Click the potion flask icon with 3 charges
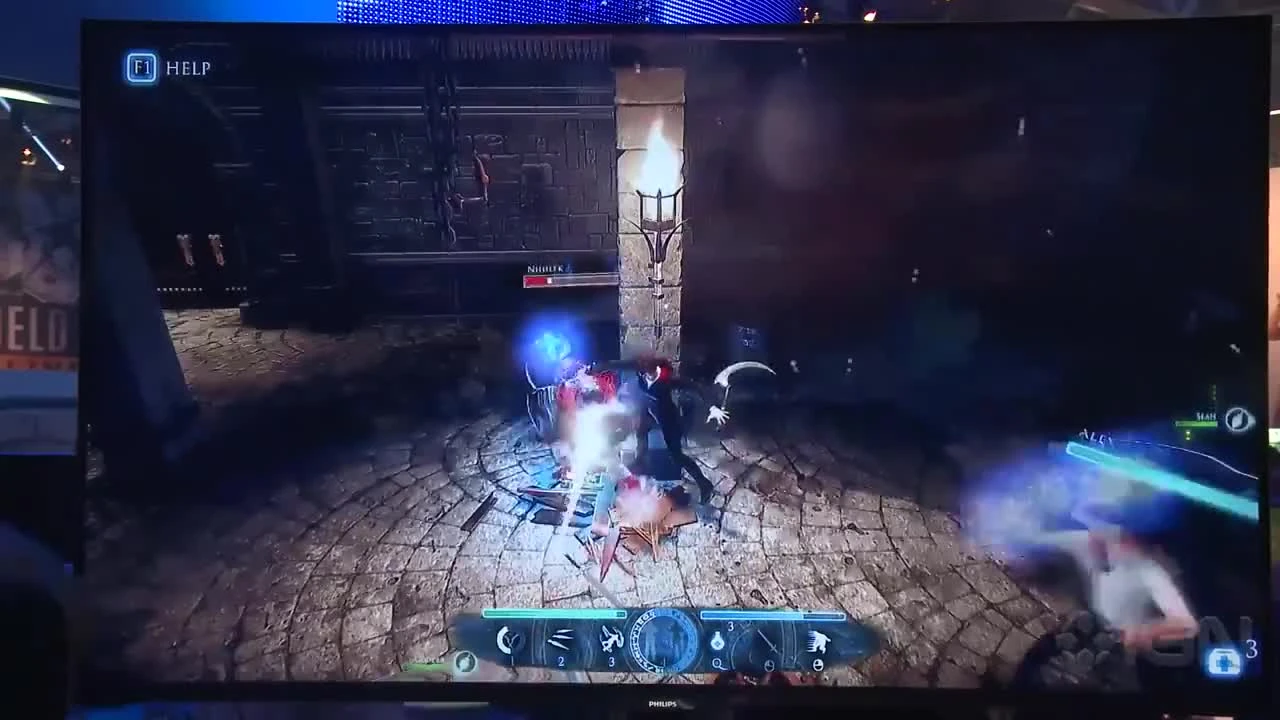The width and height of the screenshot is (1280, 720). (718, 638)
